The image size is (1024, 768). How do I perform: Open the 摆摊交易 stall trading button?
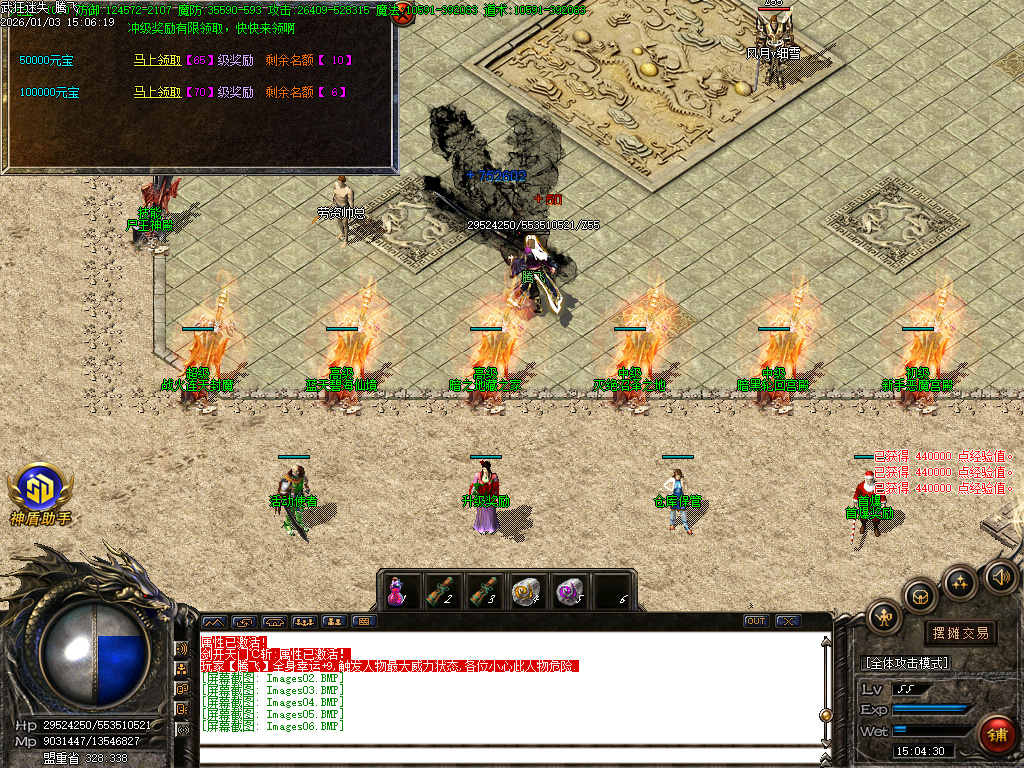(960, 633)
